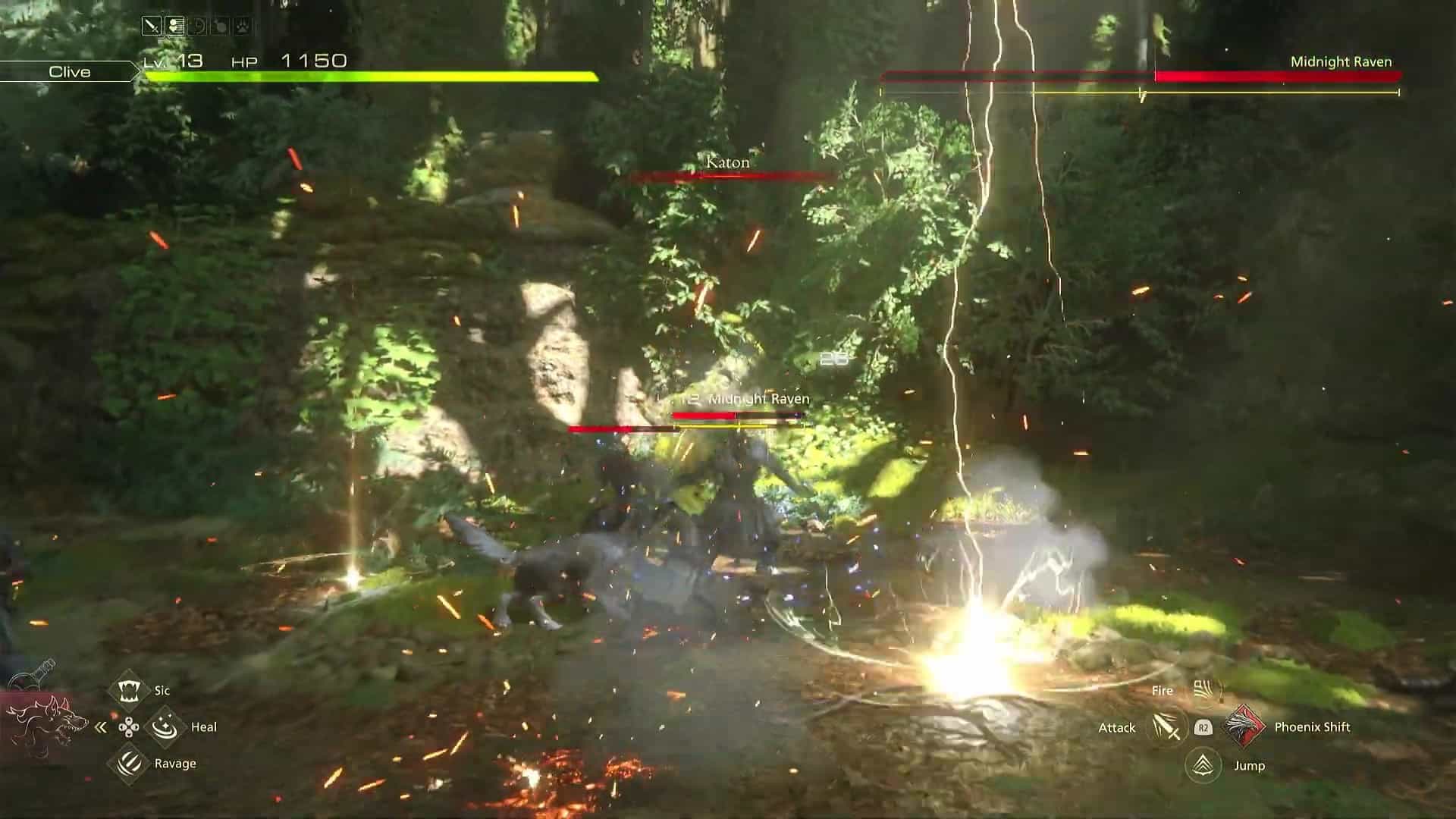Open the Katon enemy nameplate
The image size is (1456, 819).
(x=726, y=162)
